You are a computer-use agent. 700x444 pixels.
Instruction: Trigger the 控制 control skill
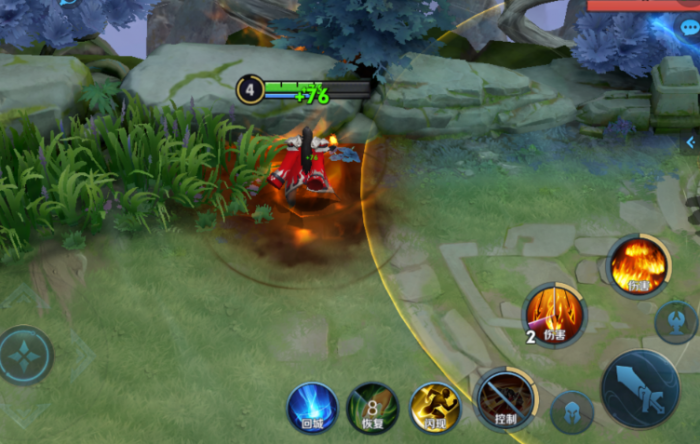505,397
